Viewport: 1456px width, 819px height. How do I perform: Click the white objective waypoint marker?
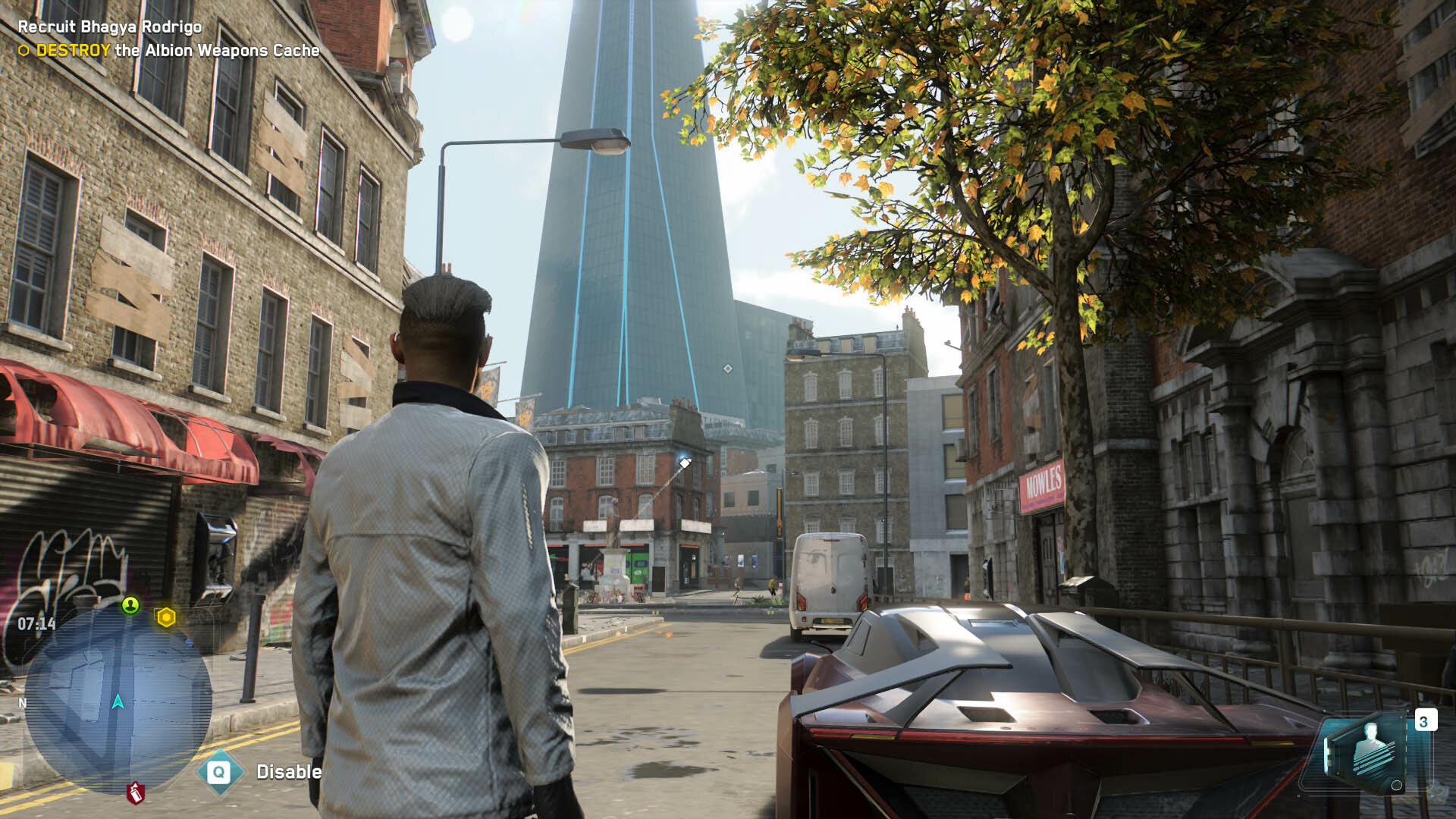(x=685, y=463)
